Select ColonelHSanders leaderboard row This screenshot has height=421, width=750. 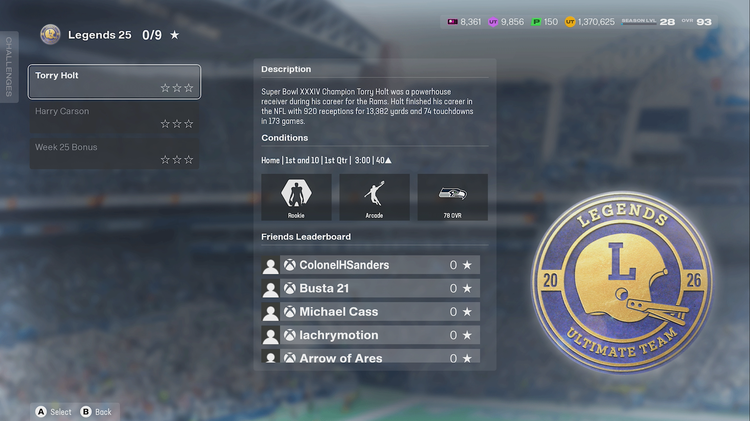click(x=370, y=265)
